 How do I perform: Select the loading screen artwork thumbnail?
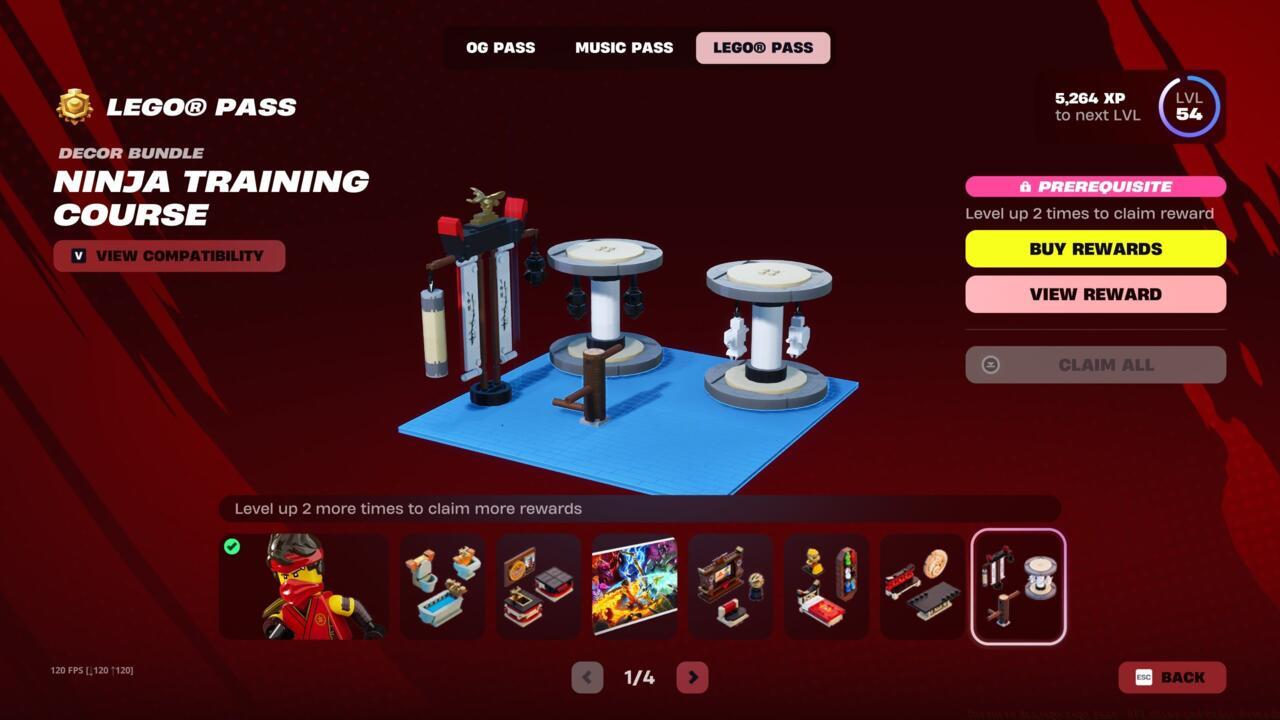[x=634, y=586]
